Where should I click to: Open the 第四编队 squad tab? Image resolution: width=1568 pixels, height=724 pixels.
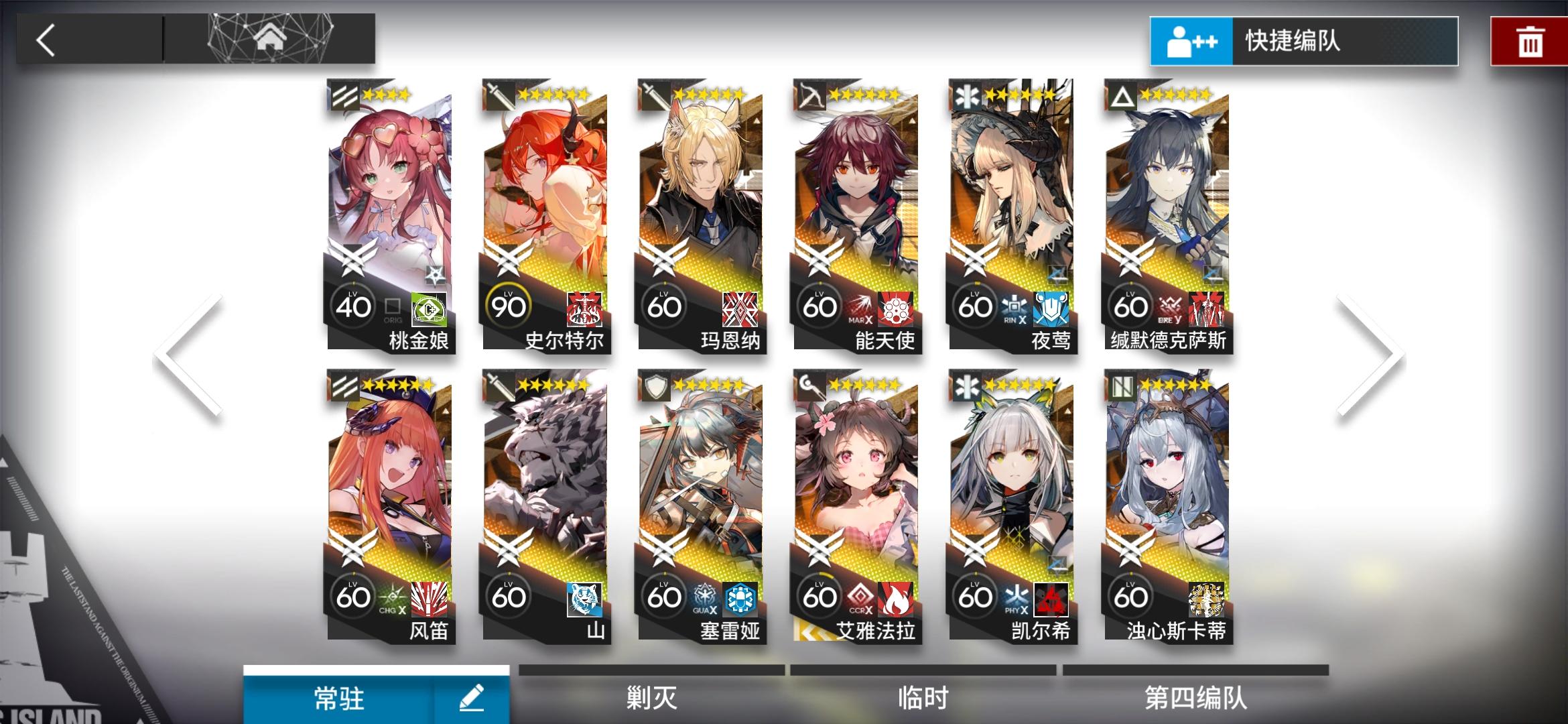click(x=1196, y=697)
